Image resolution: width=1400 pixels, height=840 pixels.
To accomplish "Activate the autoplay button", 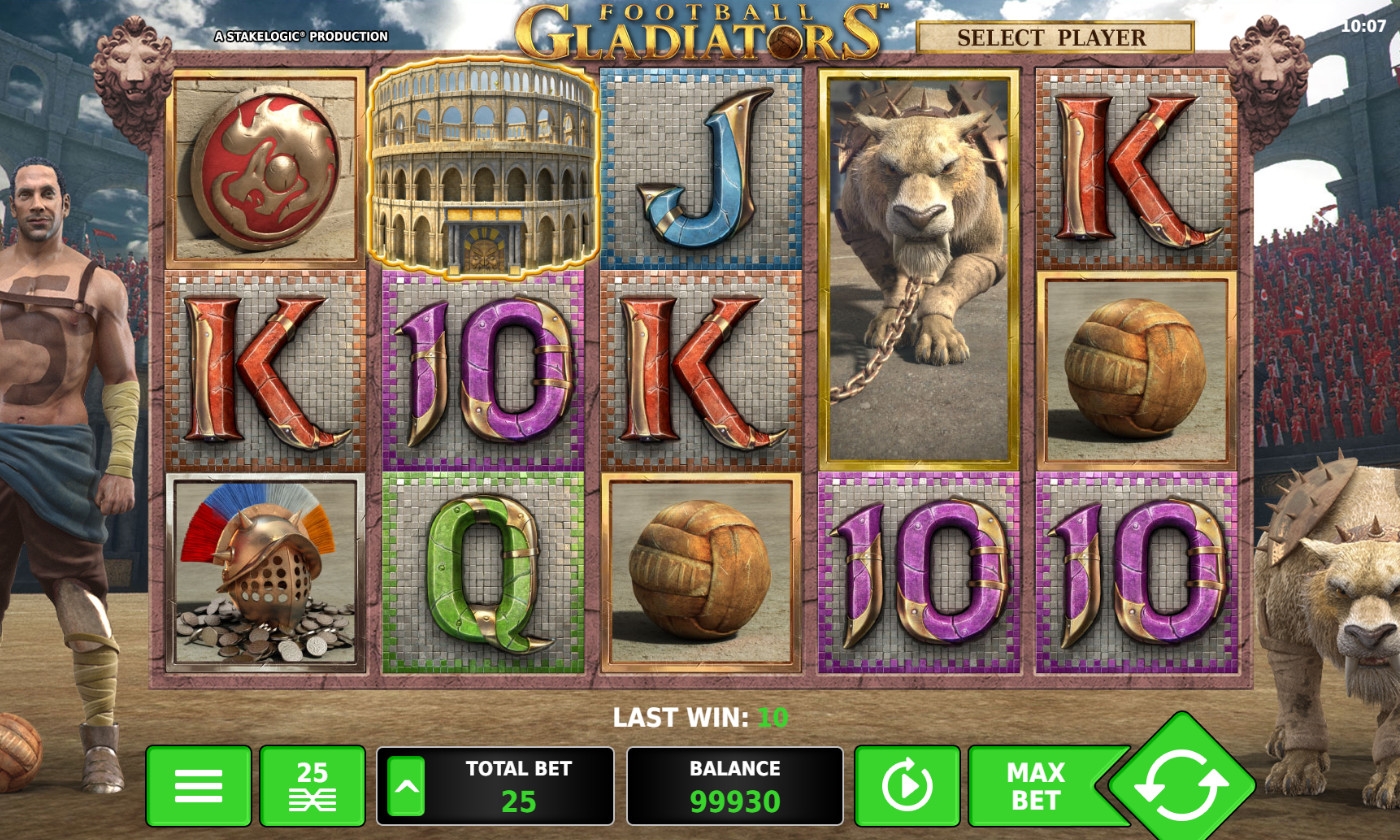I will pyautogui.click(x=907, y=786).
